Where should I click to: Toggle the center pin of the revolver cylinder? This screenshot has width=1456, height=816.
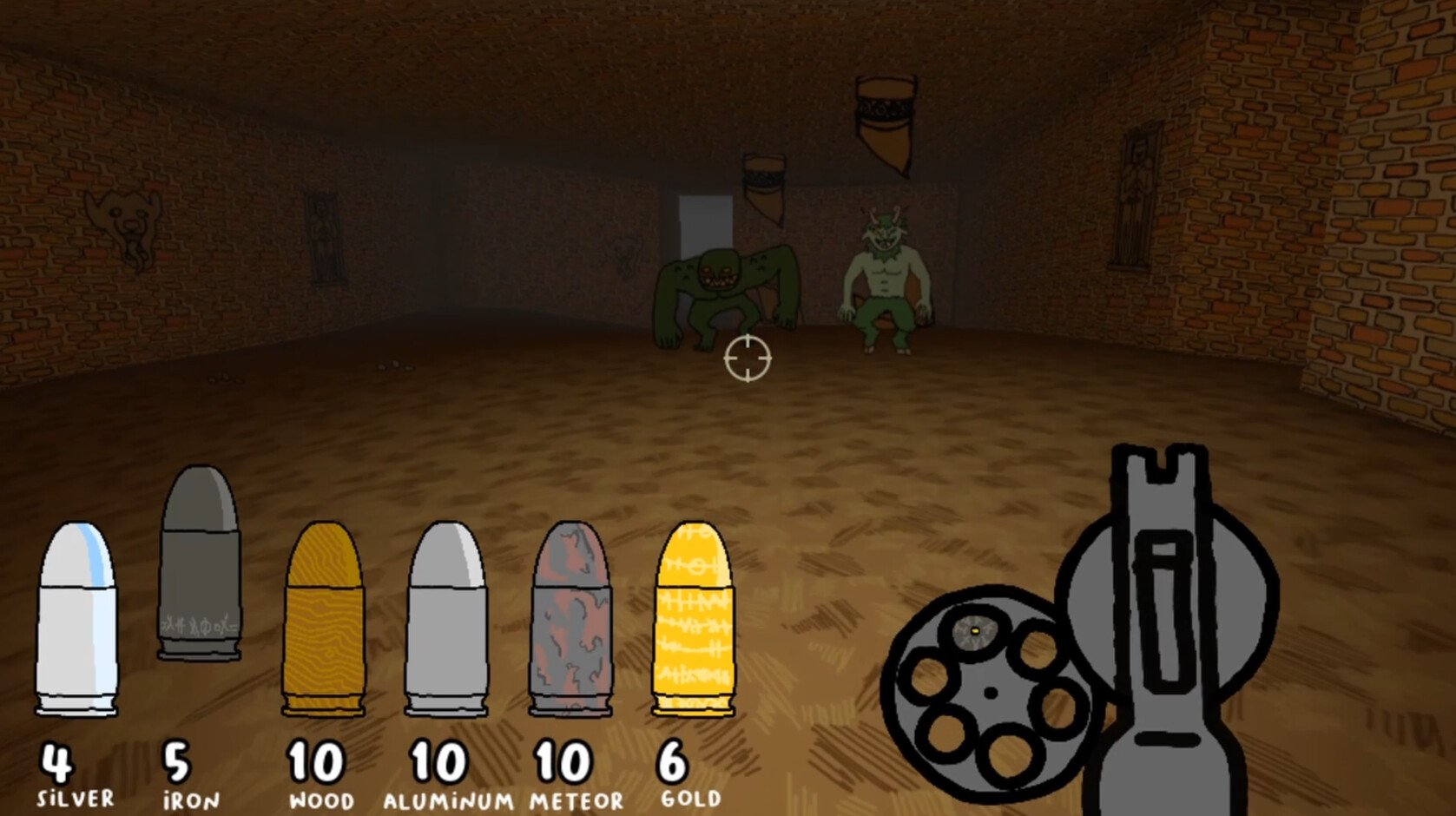(992, 692)
